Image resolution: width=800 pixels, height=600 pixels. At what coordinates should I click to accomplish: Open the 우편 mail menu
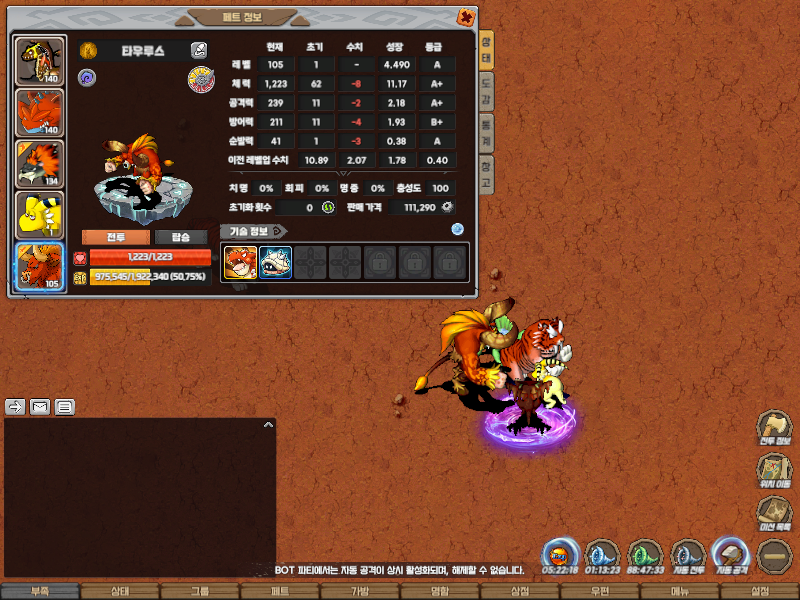[599, 592]
